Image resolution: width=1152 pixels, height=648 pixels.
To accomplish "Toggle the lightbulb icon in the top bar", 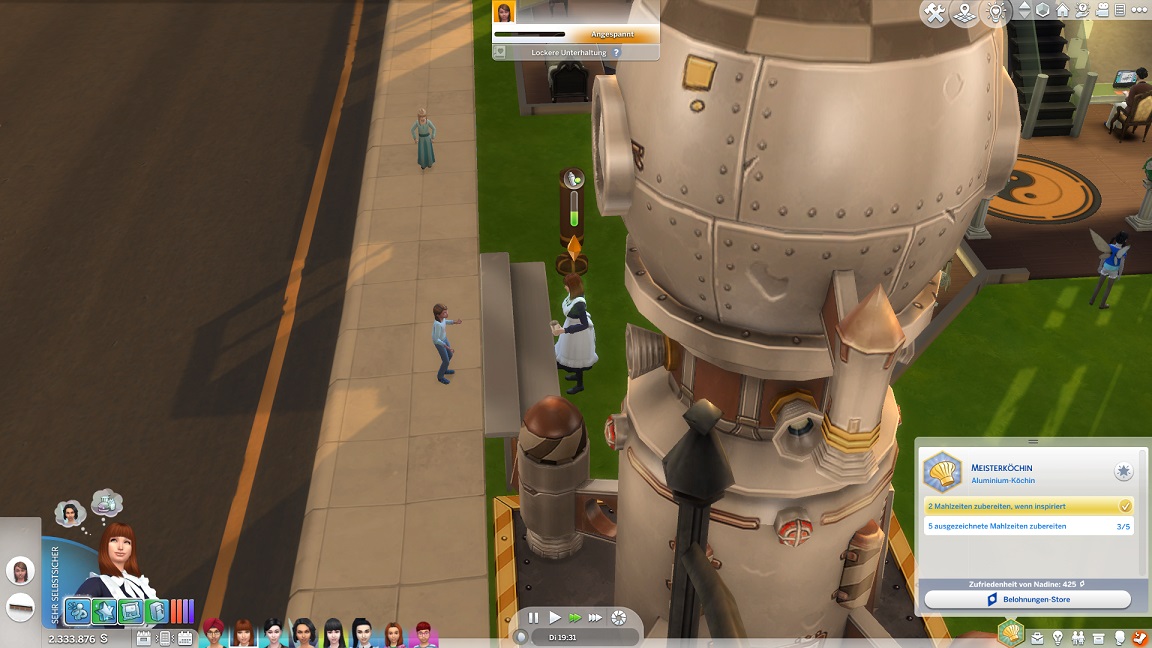I will pyautogui.click(x=995, y=13).
